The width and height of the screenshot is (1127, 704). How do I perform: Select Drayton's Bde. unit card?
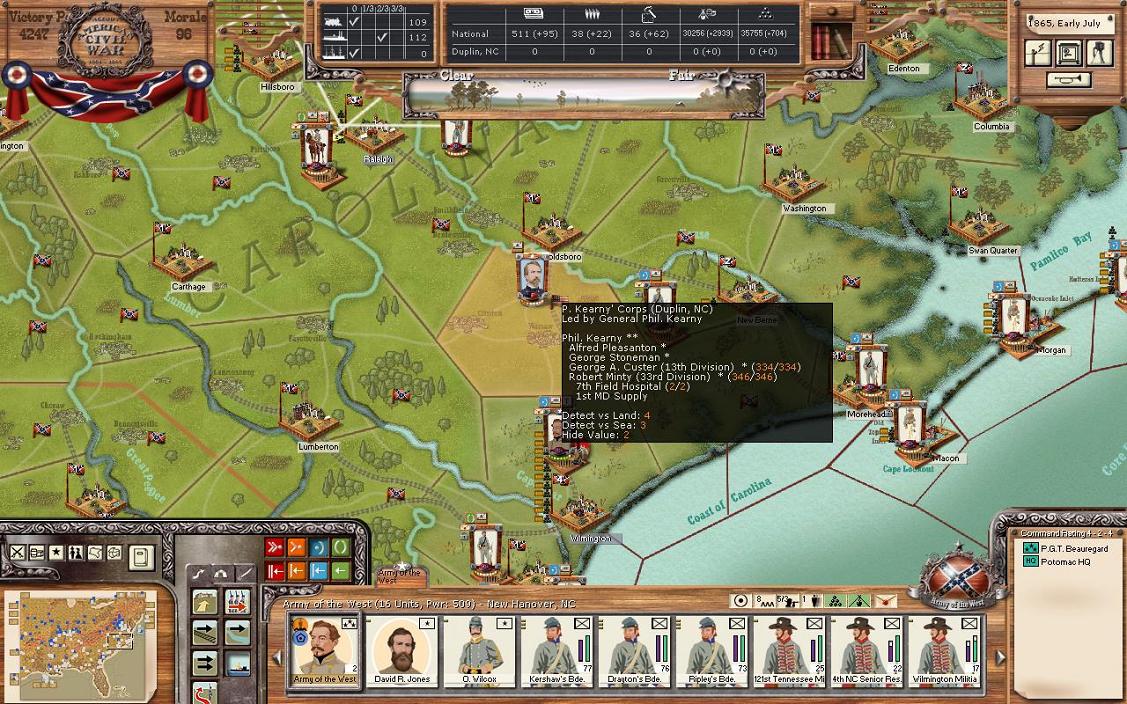(x=633, y=650)
